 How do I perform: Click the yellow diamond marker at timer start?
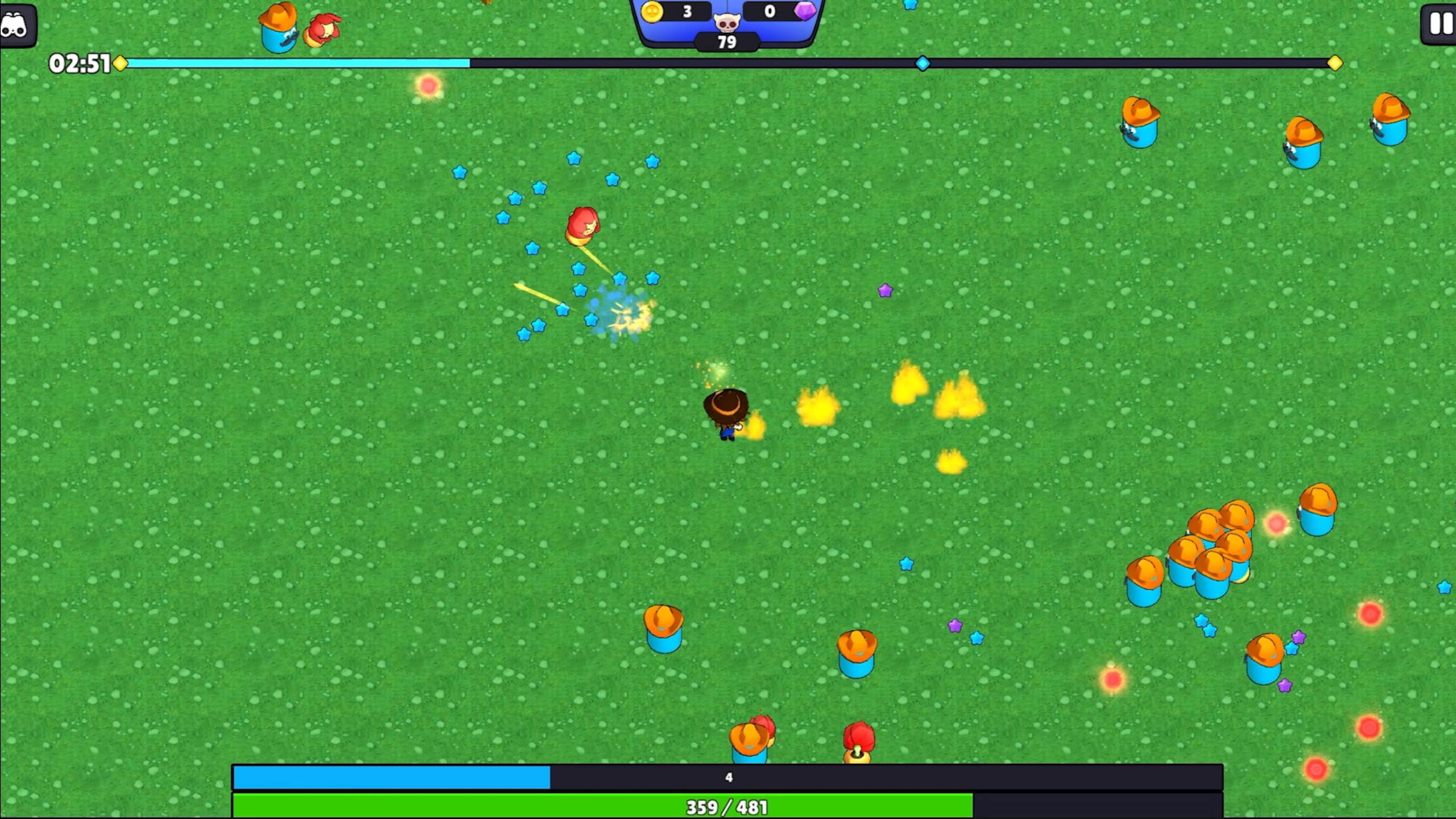tap(119, 64)
